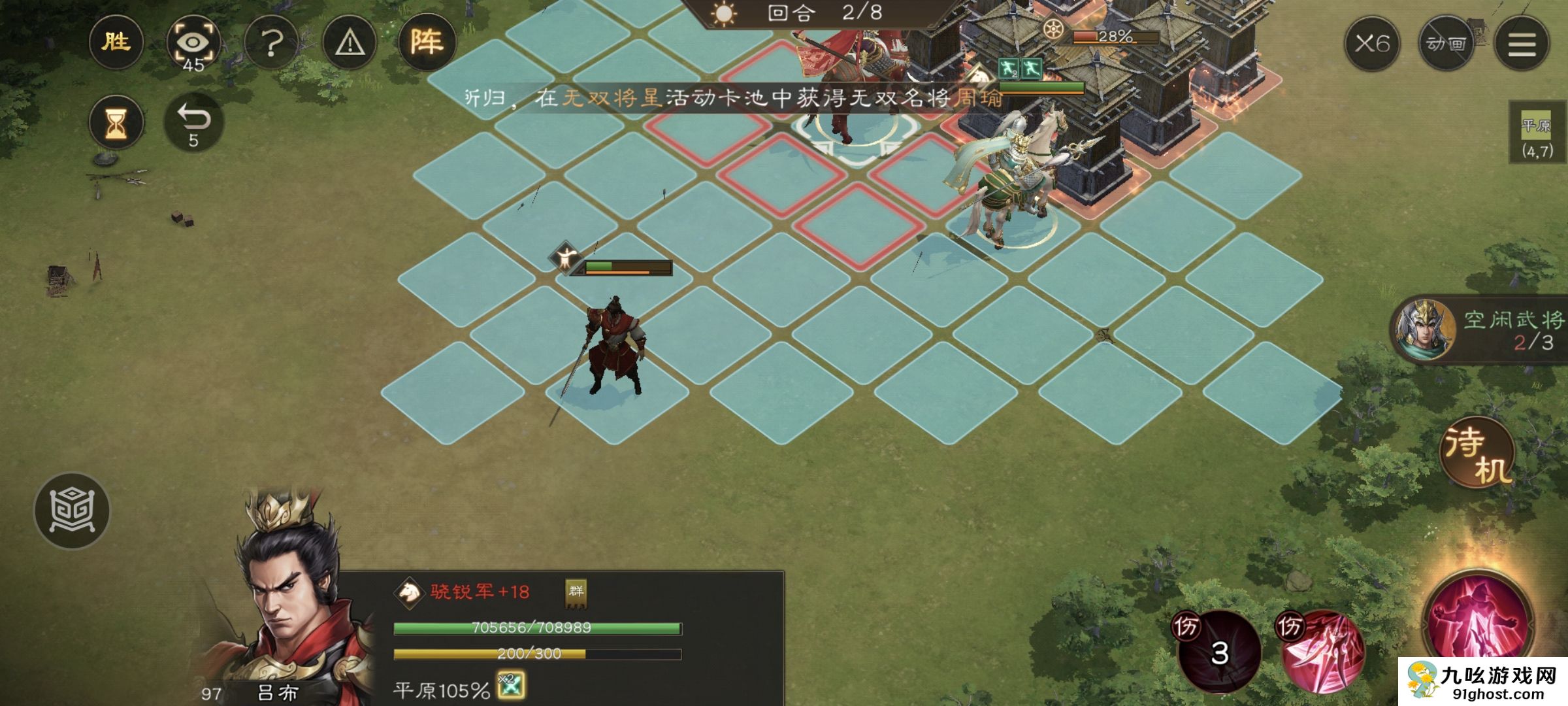Toggle the 动画 animation button

(x=1446, y=44)
